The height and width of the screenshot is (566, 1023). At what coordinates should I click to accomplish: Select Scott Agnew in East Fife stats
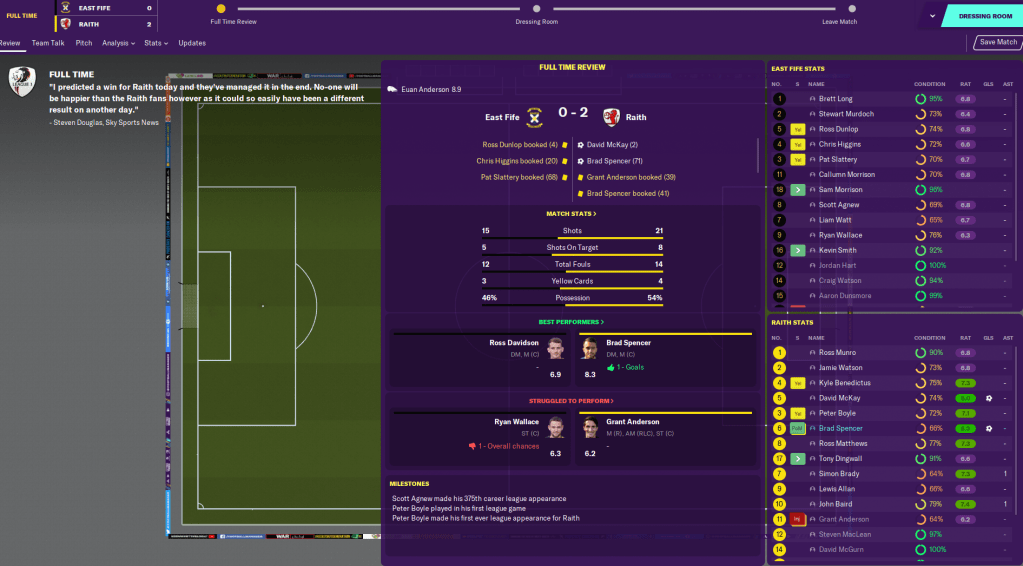point(838,205)
